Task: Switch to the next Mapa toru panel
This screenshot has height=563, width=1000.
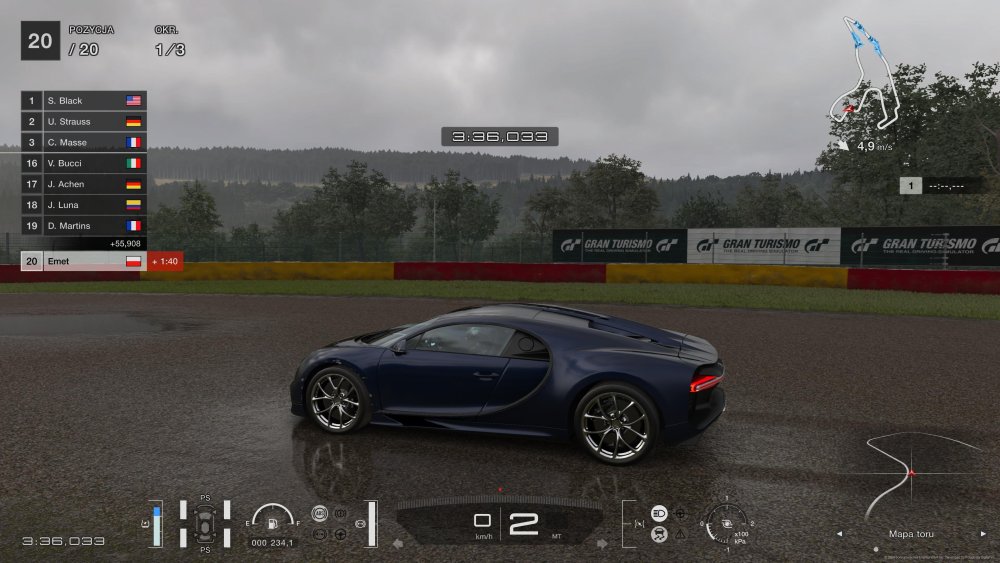Action: [983, 534]
